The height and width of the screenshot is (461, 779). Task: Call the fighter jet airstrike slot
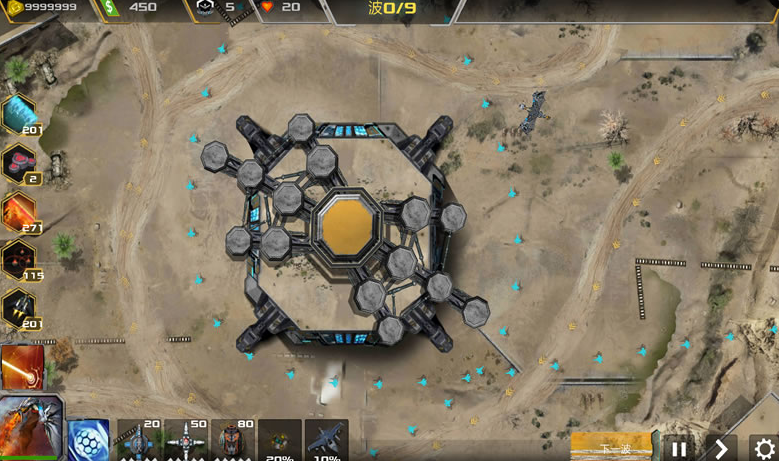pyautogui.click(x=326, y=441)
